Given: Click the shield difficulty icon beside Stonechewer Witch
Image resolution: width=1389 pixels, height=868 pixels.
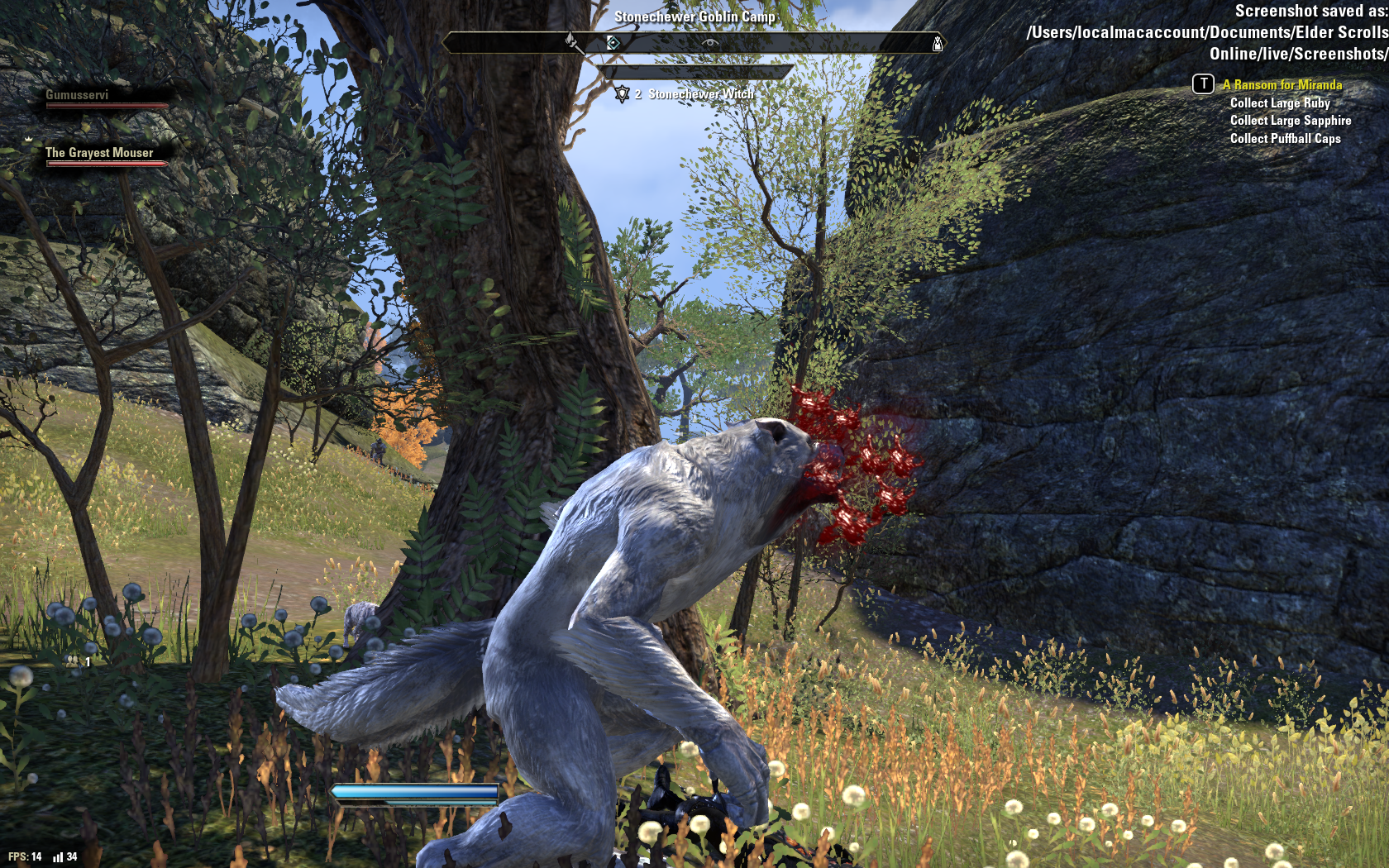Looking at the screenshot, I should (622, 94).
